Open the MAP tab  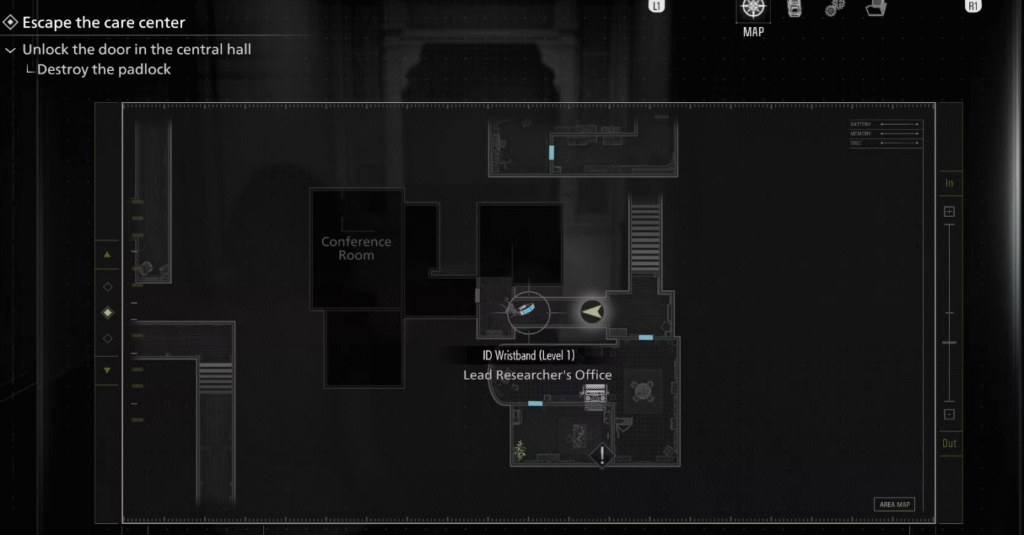point(753,11)
